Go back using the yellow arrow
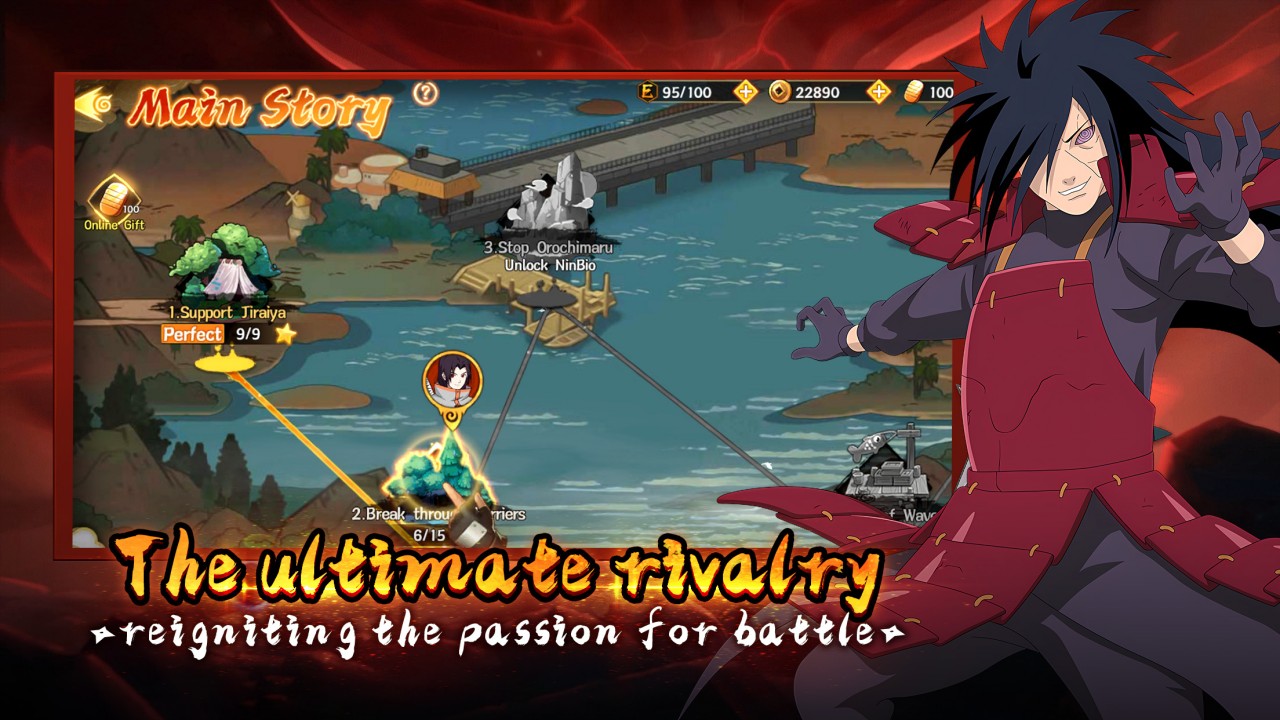The height and width of the screenshot is (720, 1280). click(x=94, y=104)
